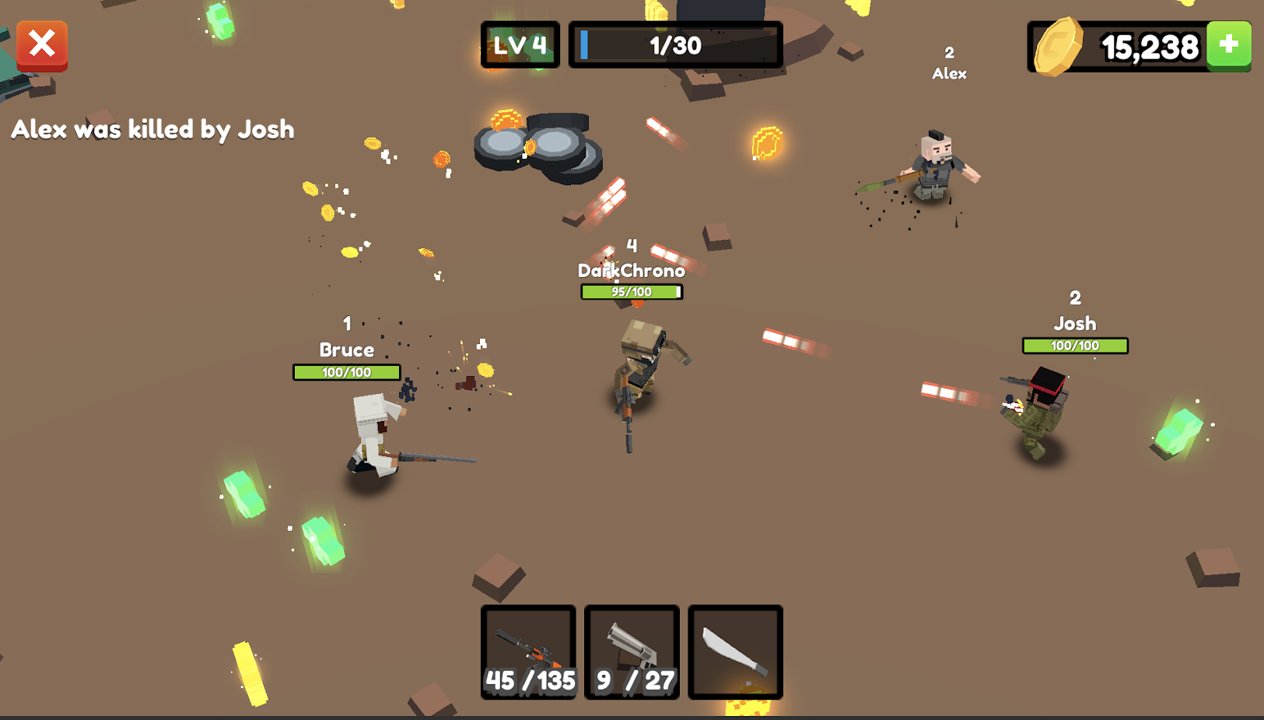Equip the machete melee weapon slot
Image resolution: width=1264 pixels, height=720 pixels.
tap(735, 651)
